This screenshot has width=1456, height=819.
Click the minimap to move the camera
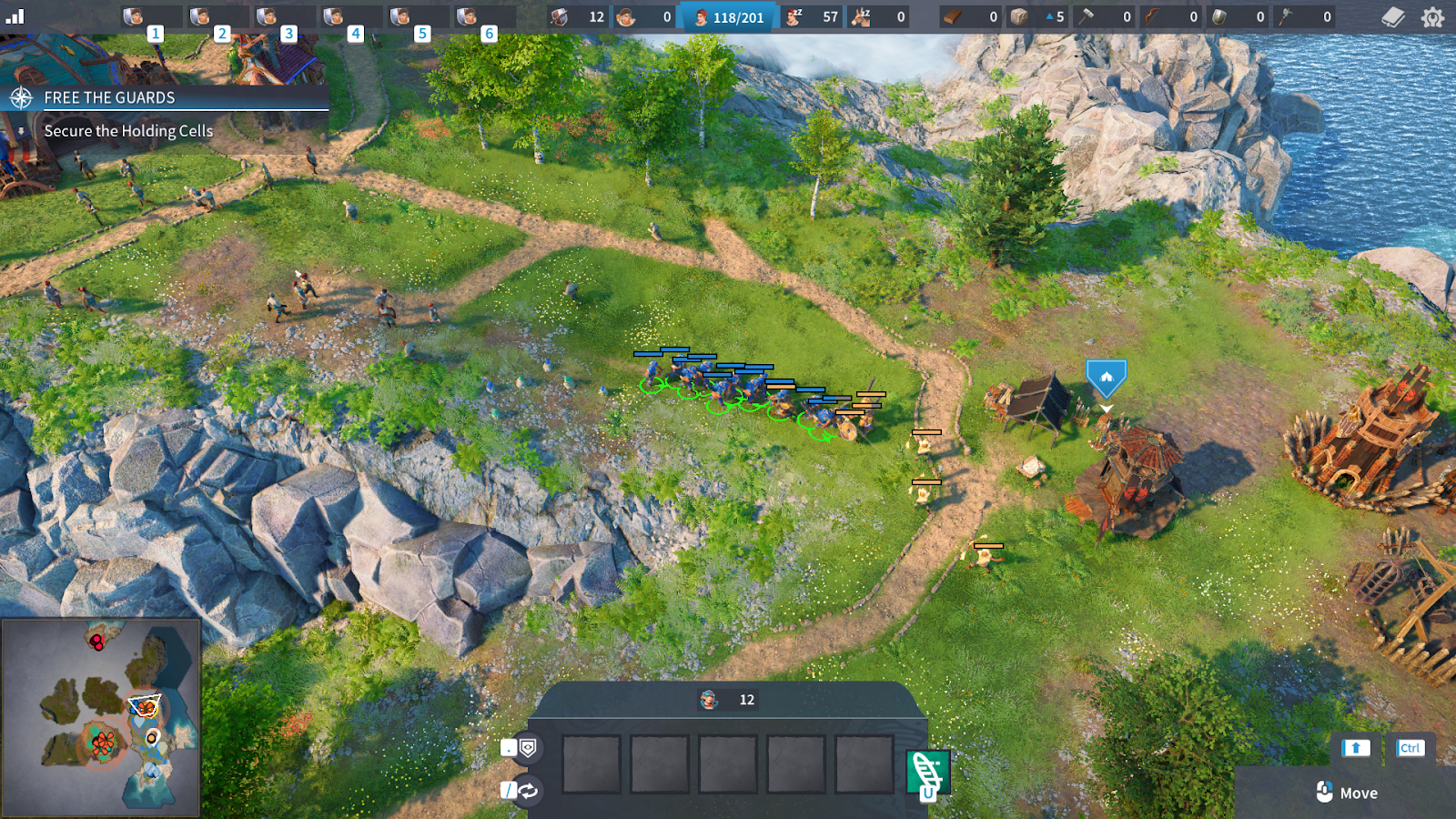pyautogui.click(x=100, y=717)
